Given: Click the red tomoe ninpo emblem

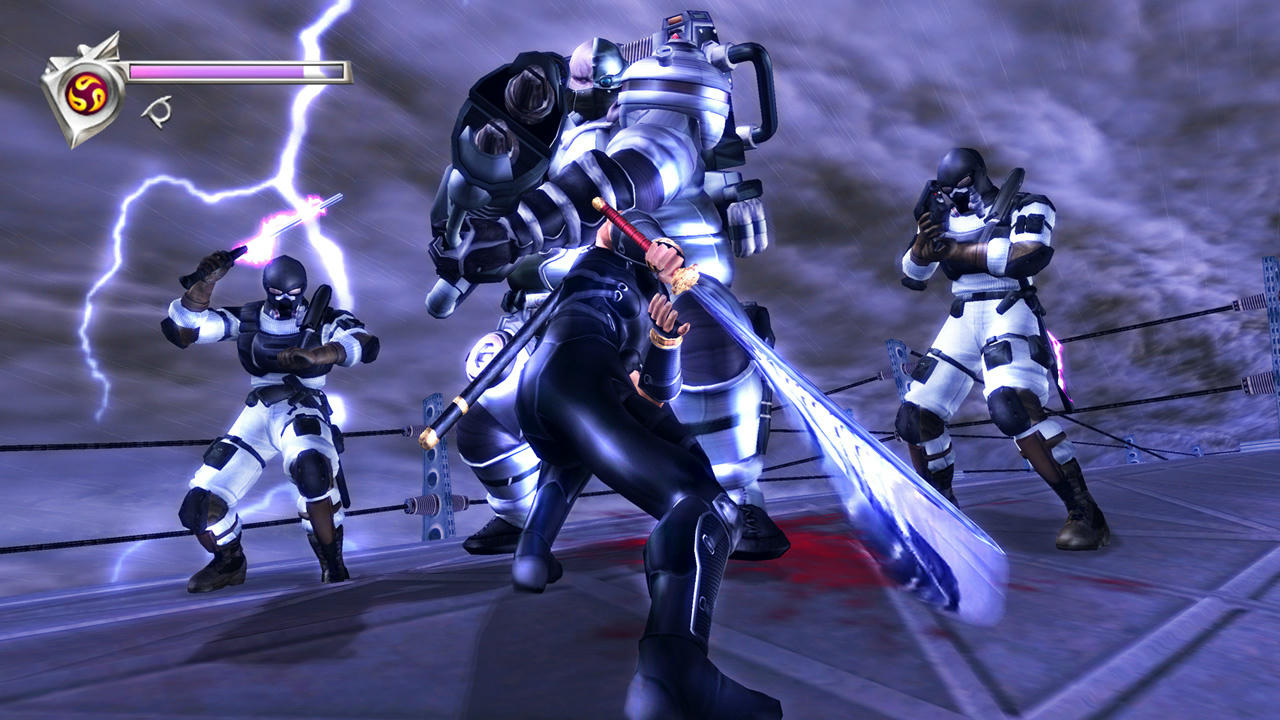Looking at the screenshot, I should pos(85,92).
